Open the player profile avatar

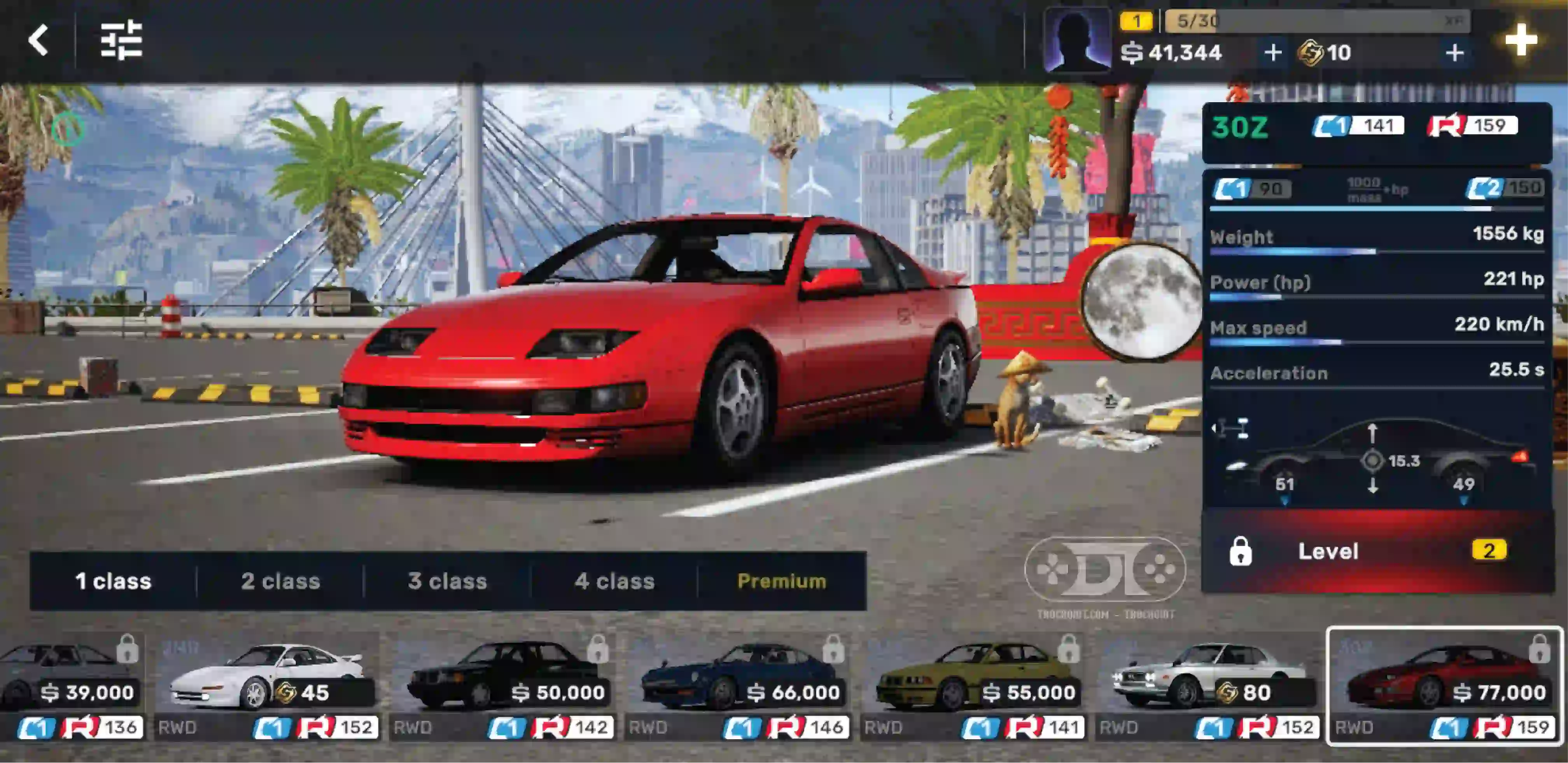point(1076,40)
